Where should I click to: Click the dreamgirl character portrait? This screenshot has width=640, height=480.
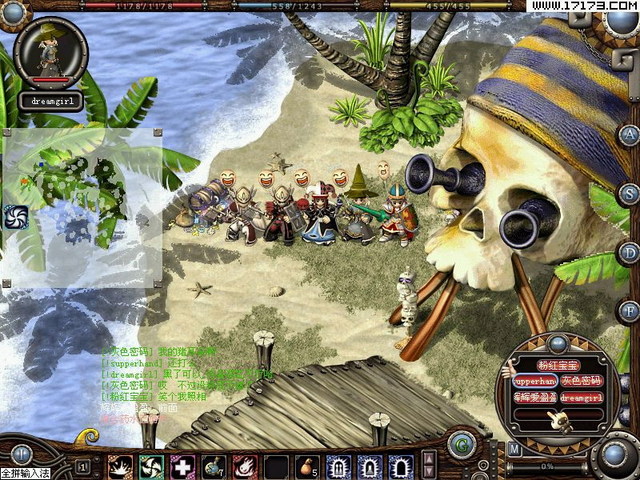[50, 55]
